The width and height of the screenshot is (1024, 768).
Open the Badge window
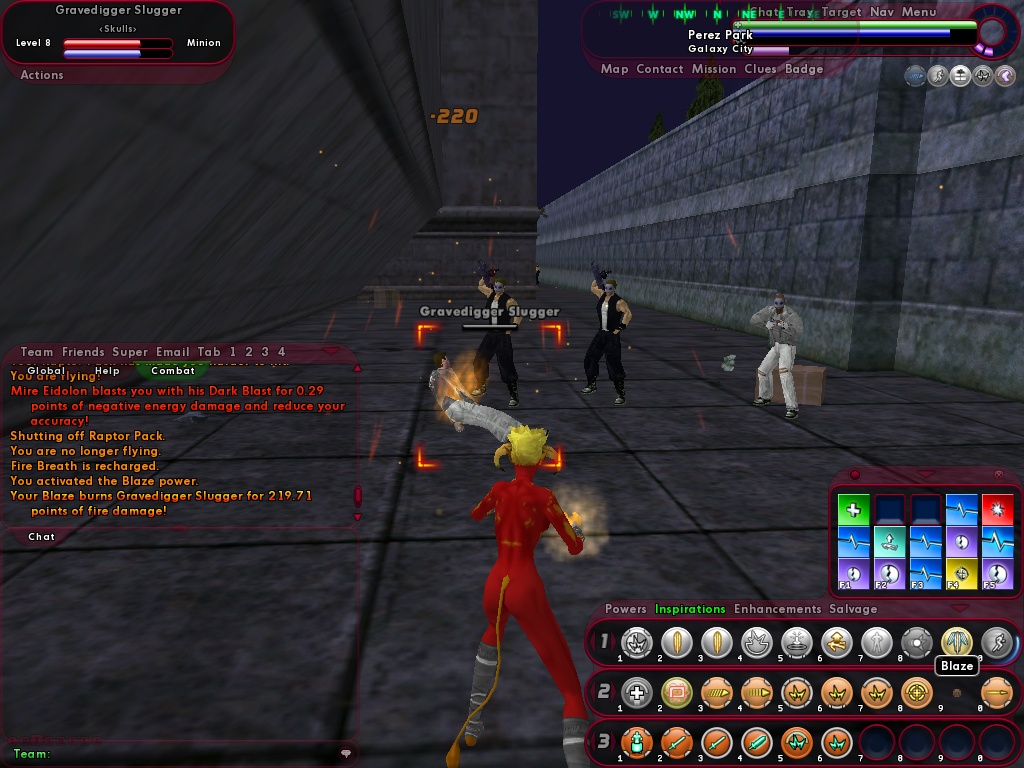pos(804,69)
